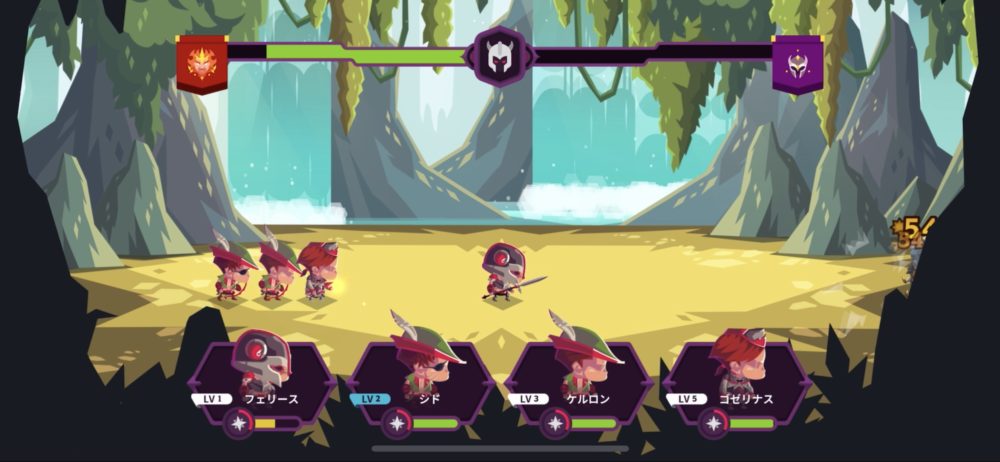Click the red lion team banner
This screenshot has width=1000, height=462.
(202, 62)
